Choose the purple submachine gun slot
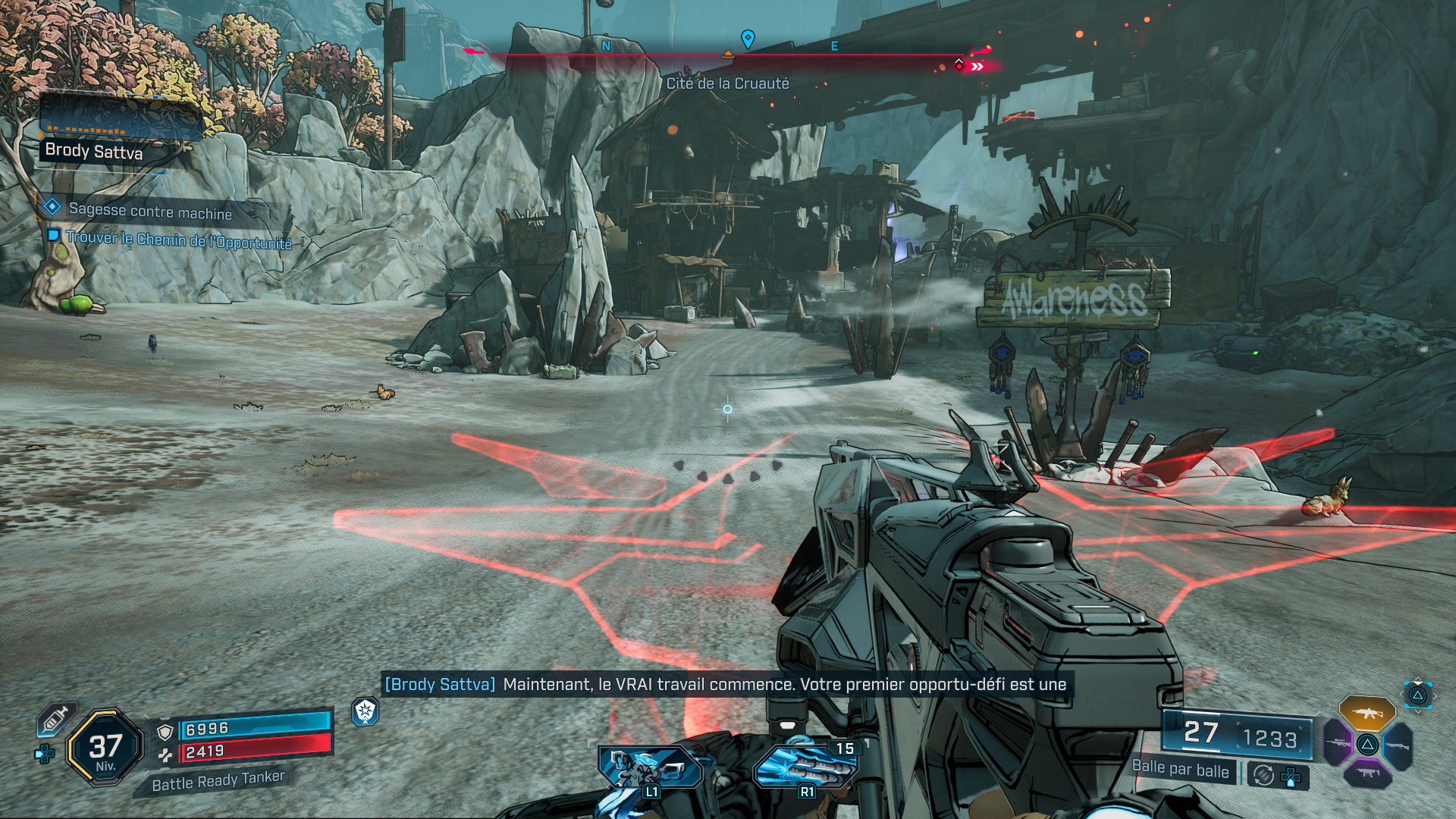This screenshot has width=1456, height=819. pos(1367,773)
